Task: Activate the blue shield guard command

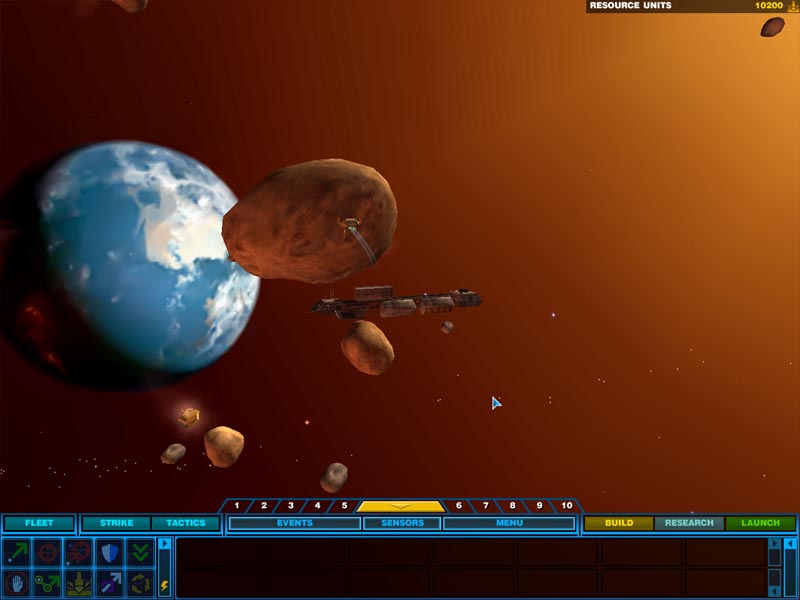Action: (108, 552)
